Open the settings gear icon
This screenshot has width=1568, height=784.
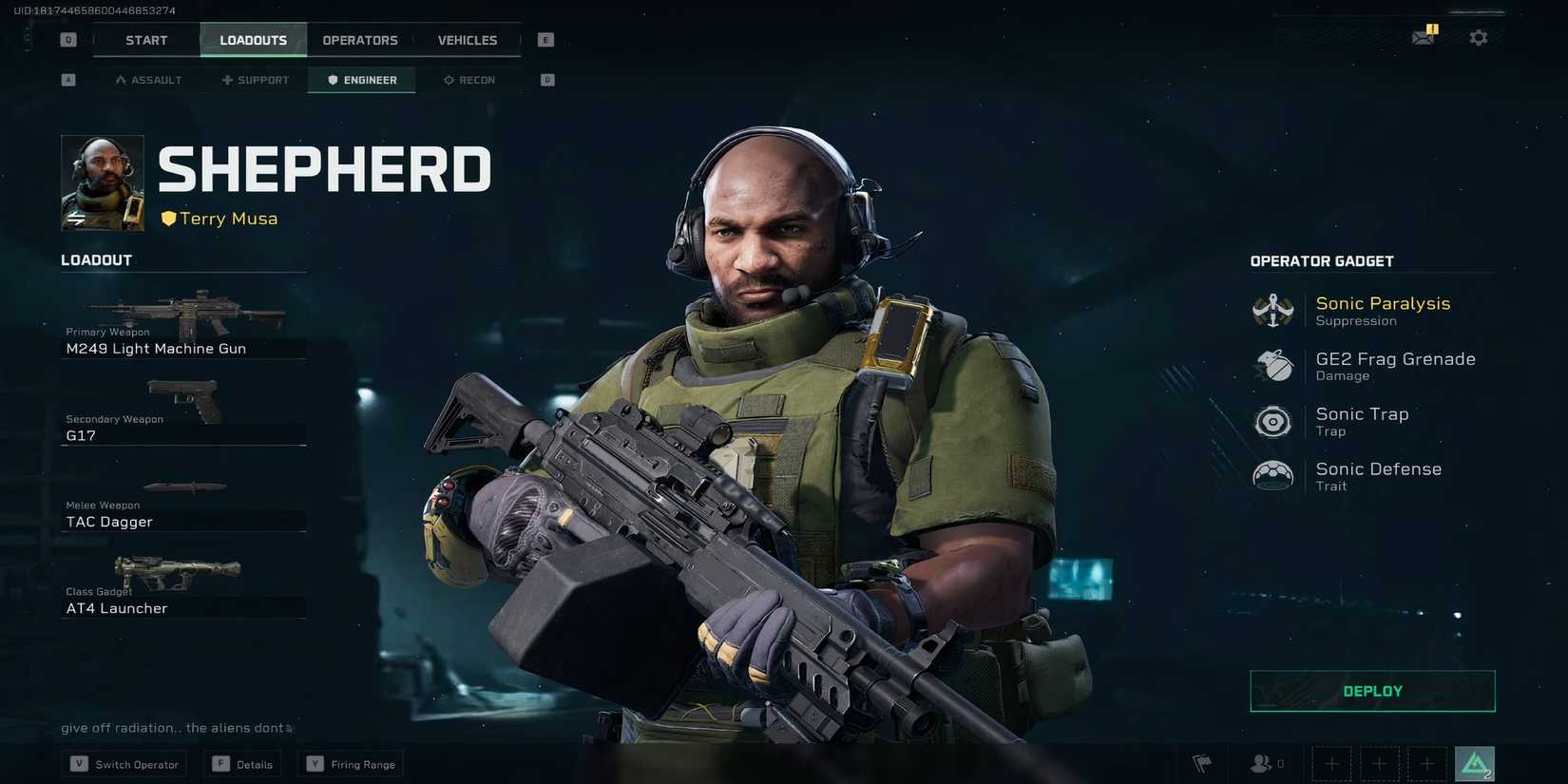(1479, 36)
